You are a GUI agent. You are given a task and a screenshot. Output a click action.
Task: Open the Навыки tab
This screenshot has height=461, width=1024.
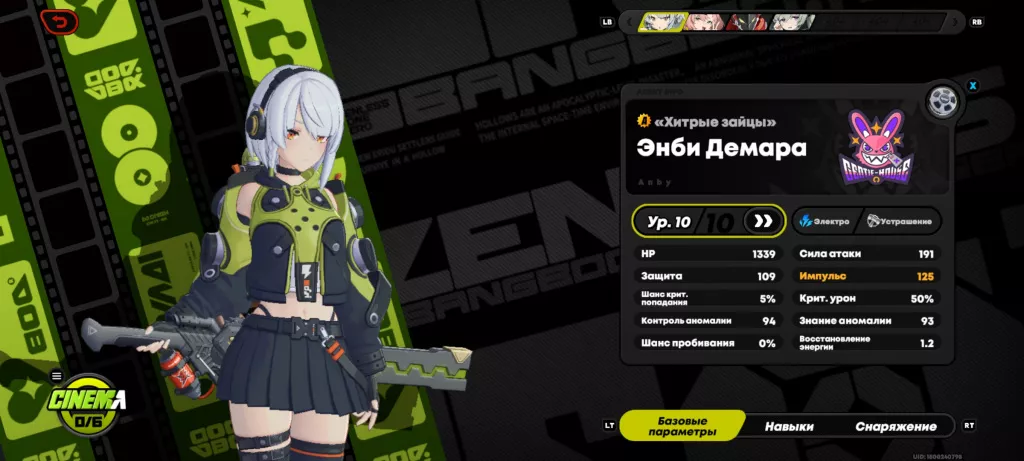coord(789,426)
